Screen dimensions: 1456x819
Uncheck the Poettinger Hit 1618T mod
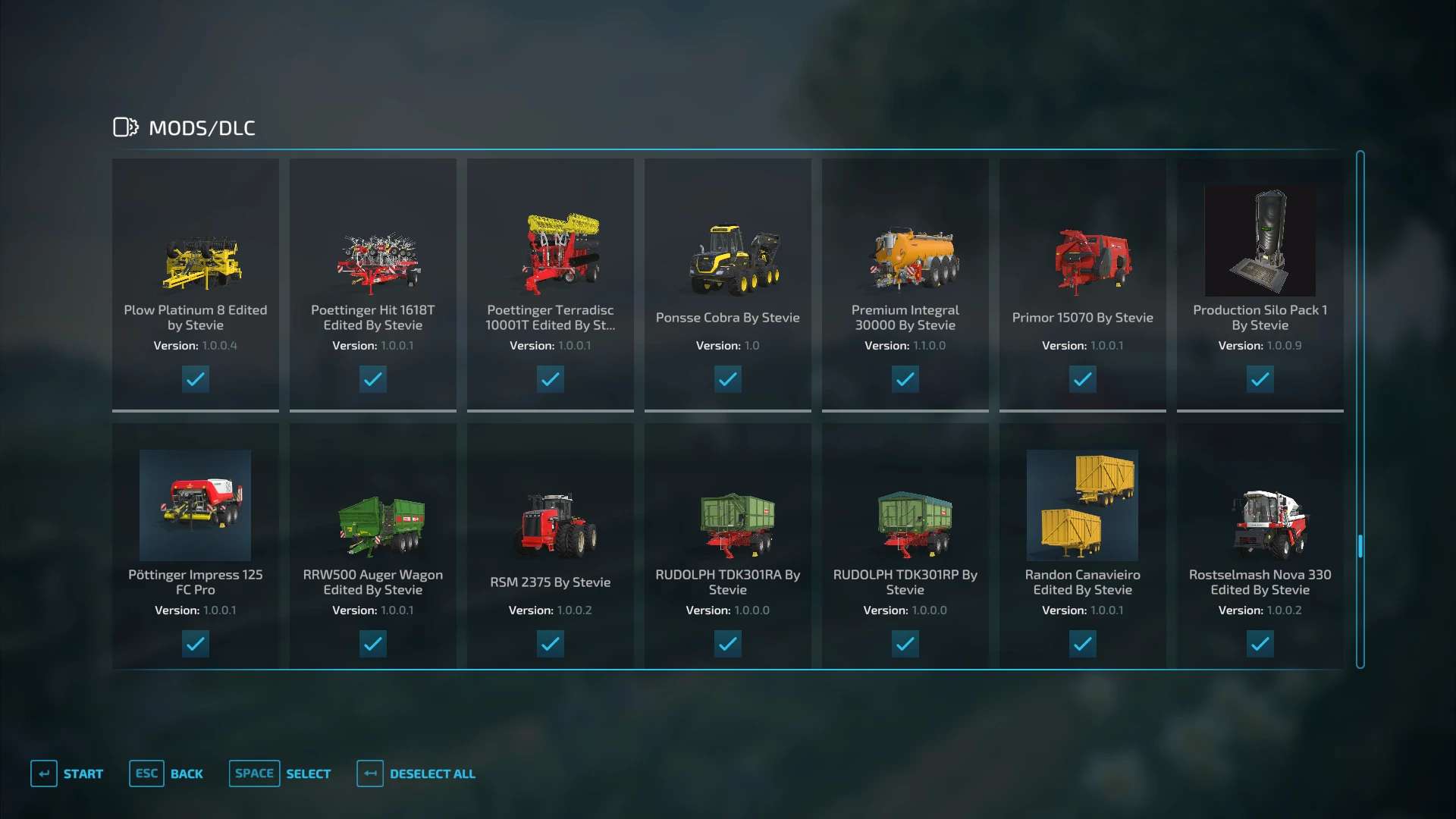pyautogui.click(x=373, y=379)
